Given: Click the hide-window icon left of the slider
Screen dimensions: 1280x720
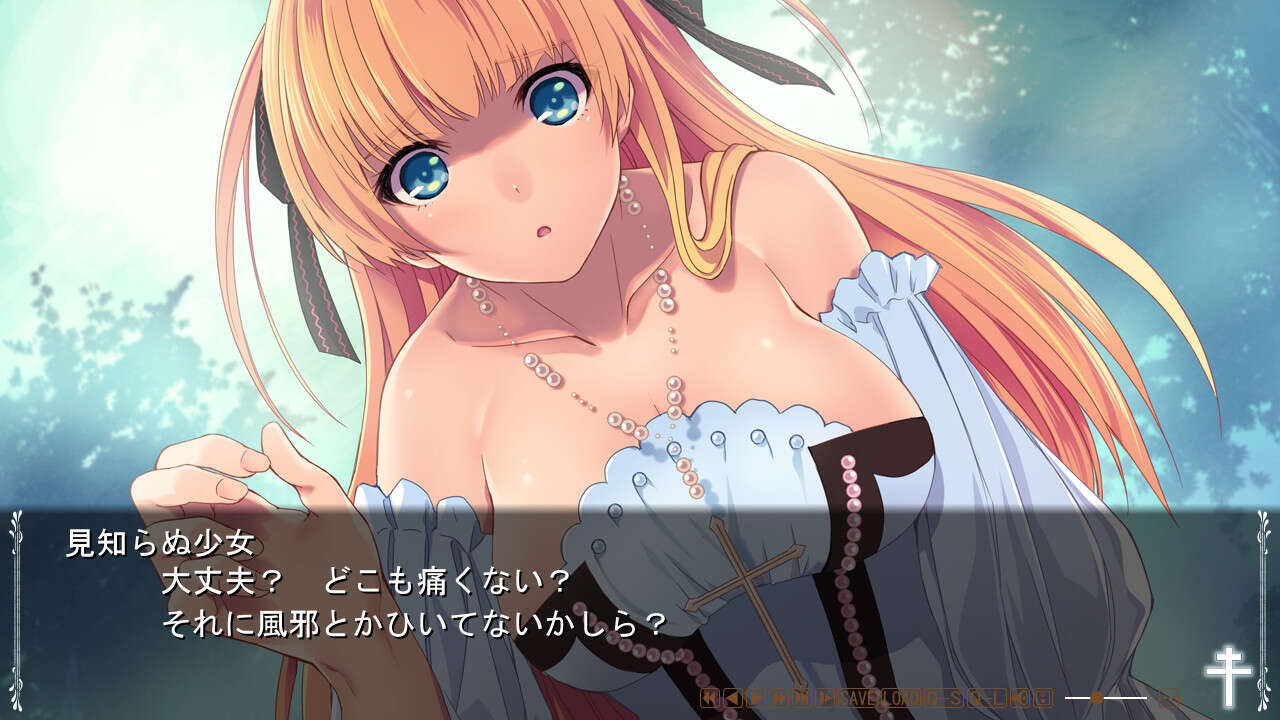Looking at the screenshot, I should coord(1043,699).
